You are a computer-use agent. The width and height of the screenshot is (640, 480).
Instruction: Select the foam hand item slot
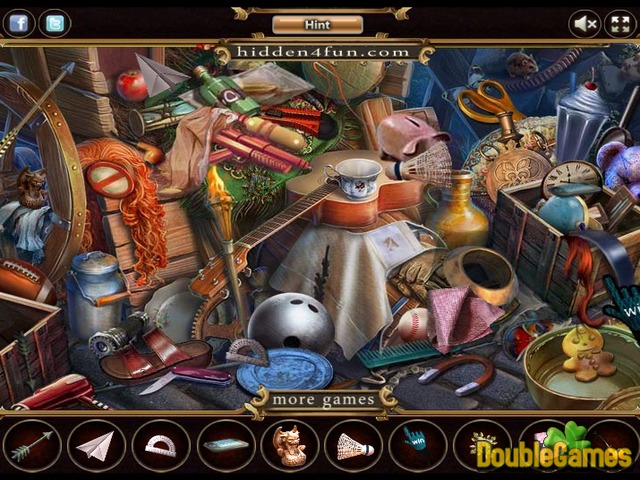click(416, 444)
